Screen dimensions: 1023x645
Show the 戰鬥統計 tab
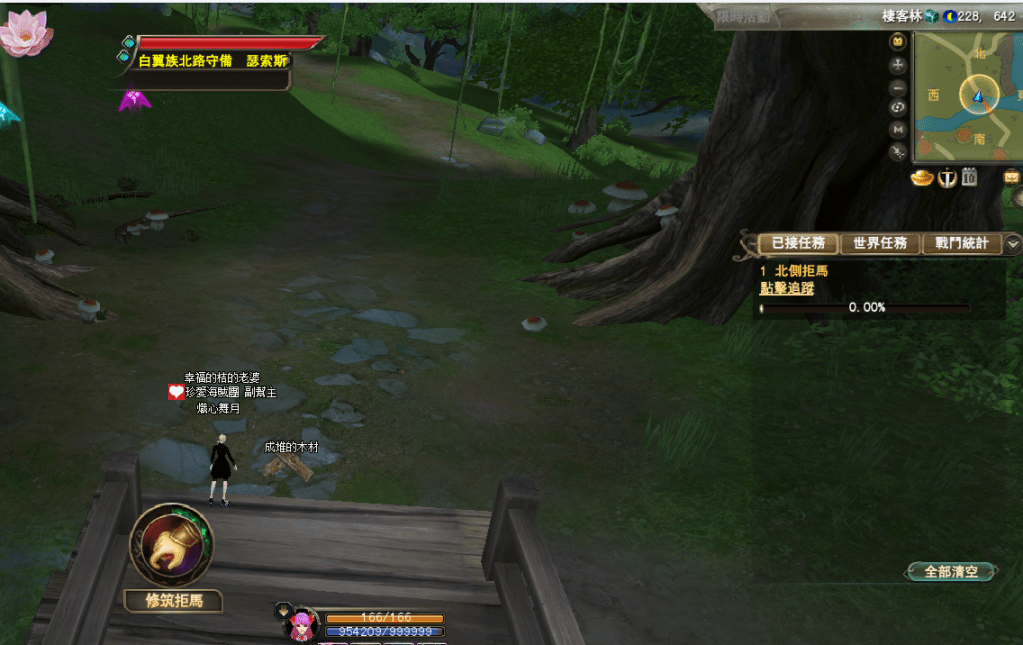coord(961,243)
